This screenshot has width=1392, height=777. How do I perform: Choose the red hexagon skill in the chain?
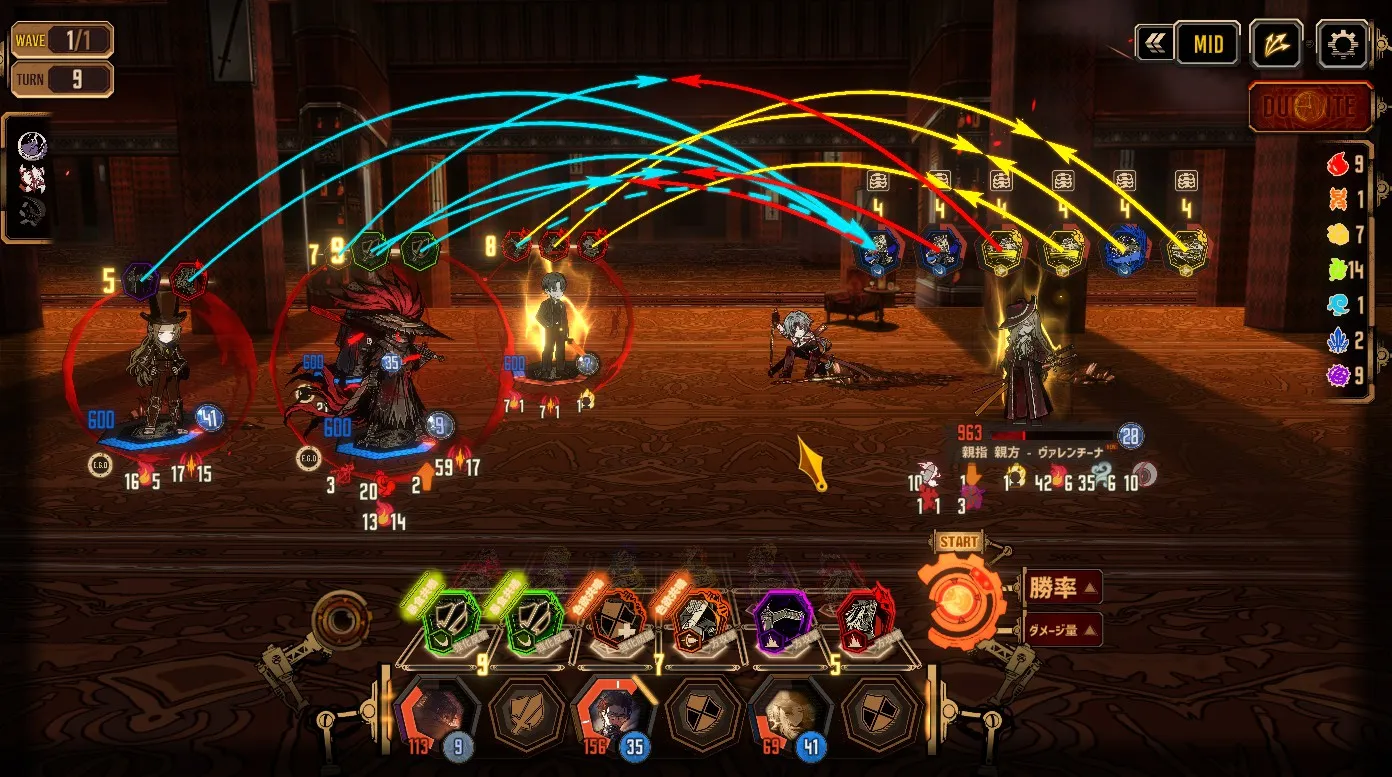coord(866,622)
